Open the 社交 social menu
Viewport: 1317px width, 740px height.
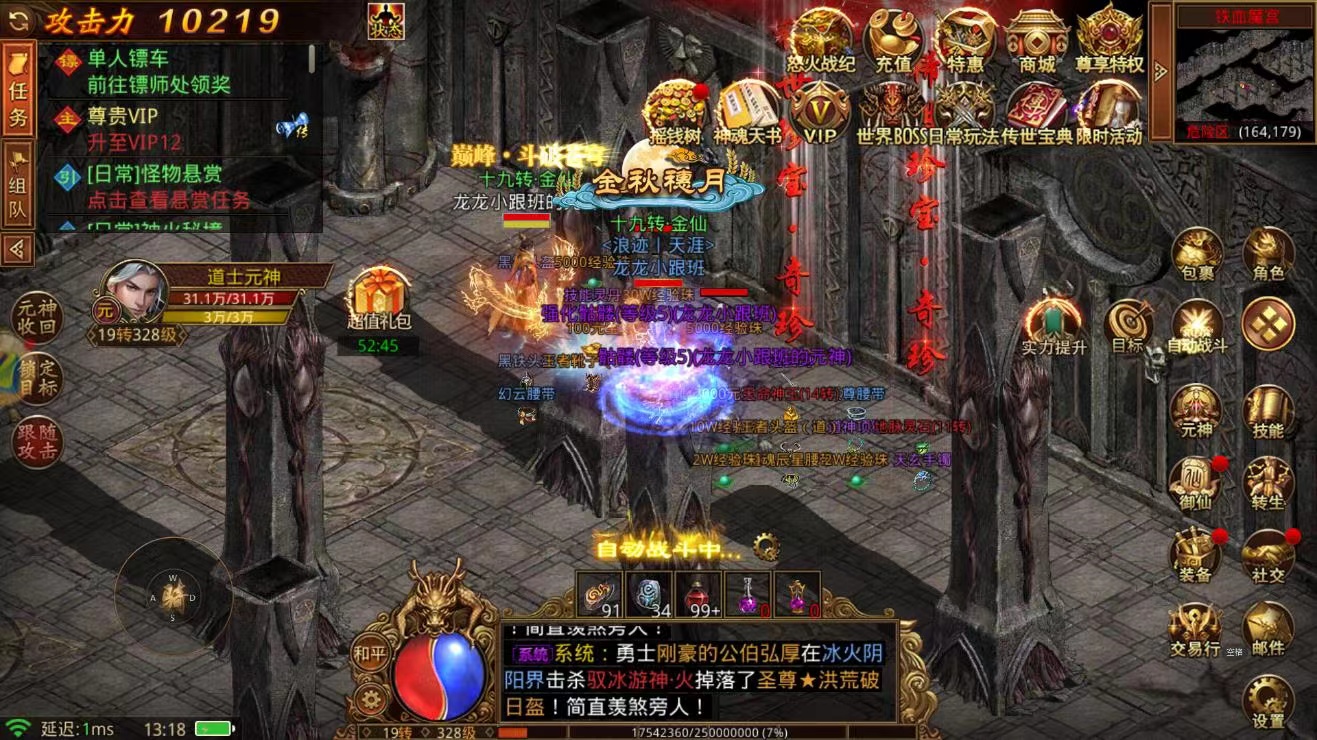[x=1268, y=555]
